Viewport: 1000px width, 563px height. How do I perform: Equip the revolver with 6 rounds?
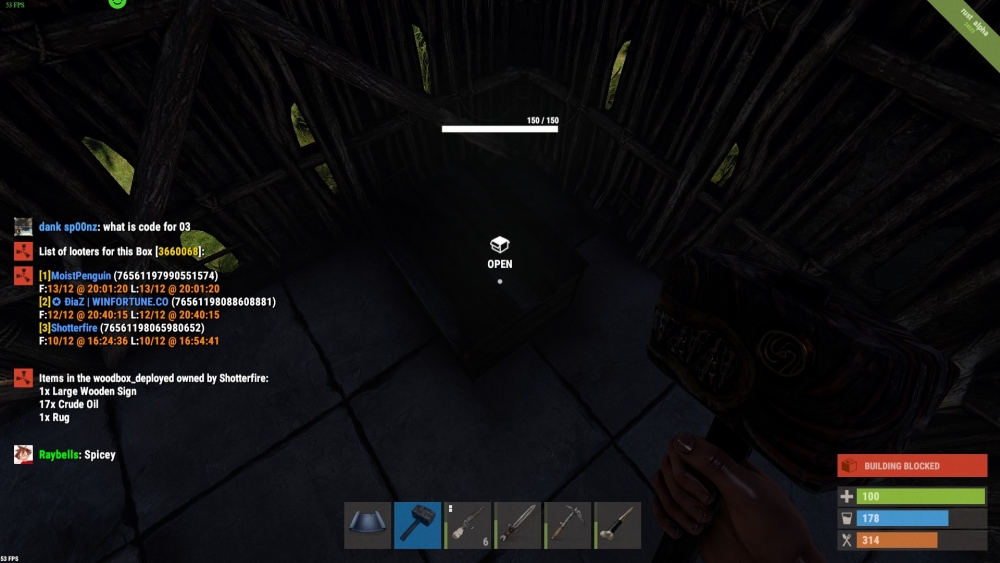click(x=467, y=525)
